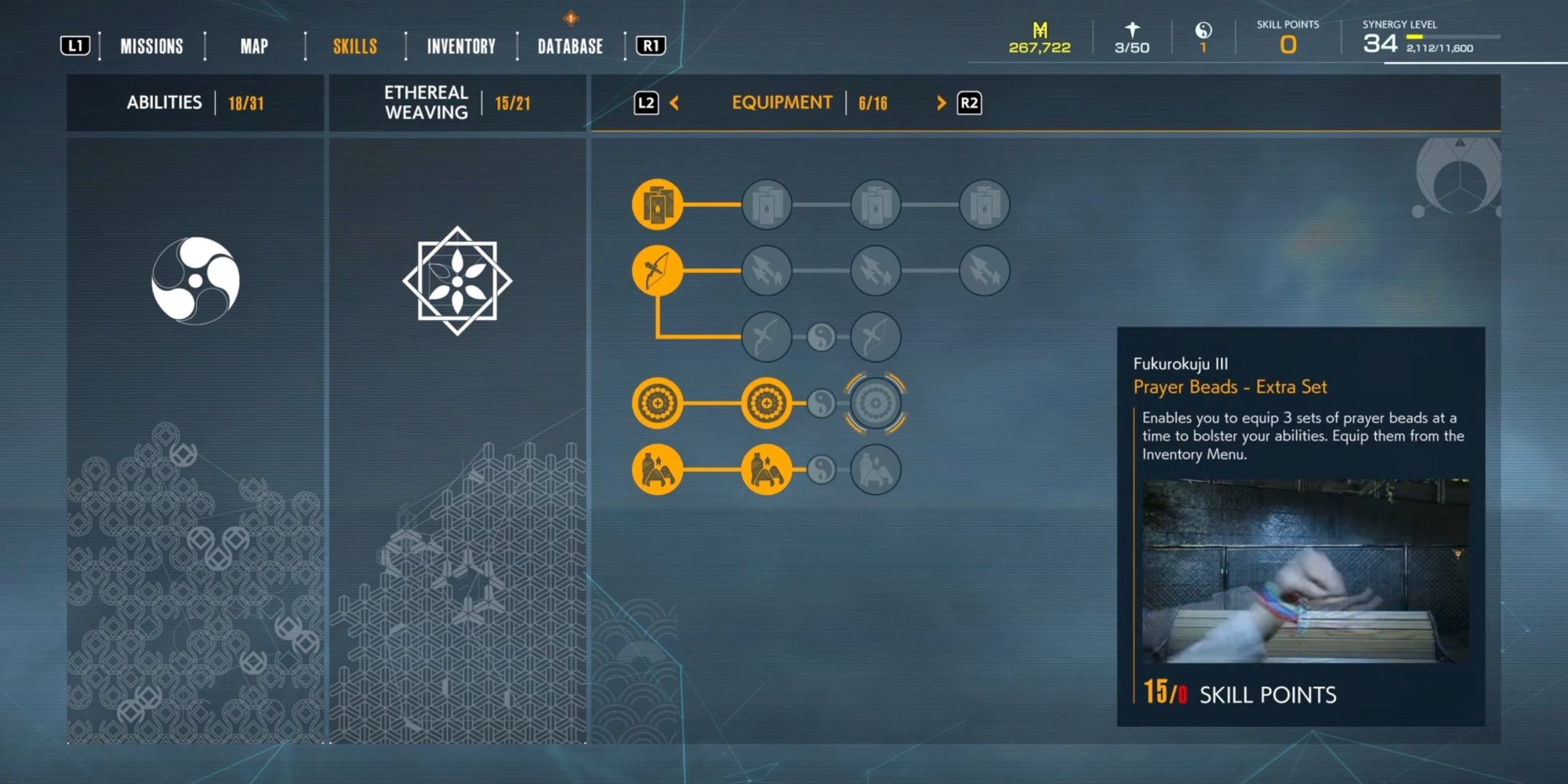Screen dimensions: 1568x784
Task: Choose the highlighted Fukurokuju III prayer beads node
Action: point(875,404)
